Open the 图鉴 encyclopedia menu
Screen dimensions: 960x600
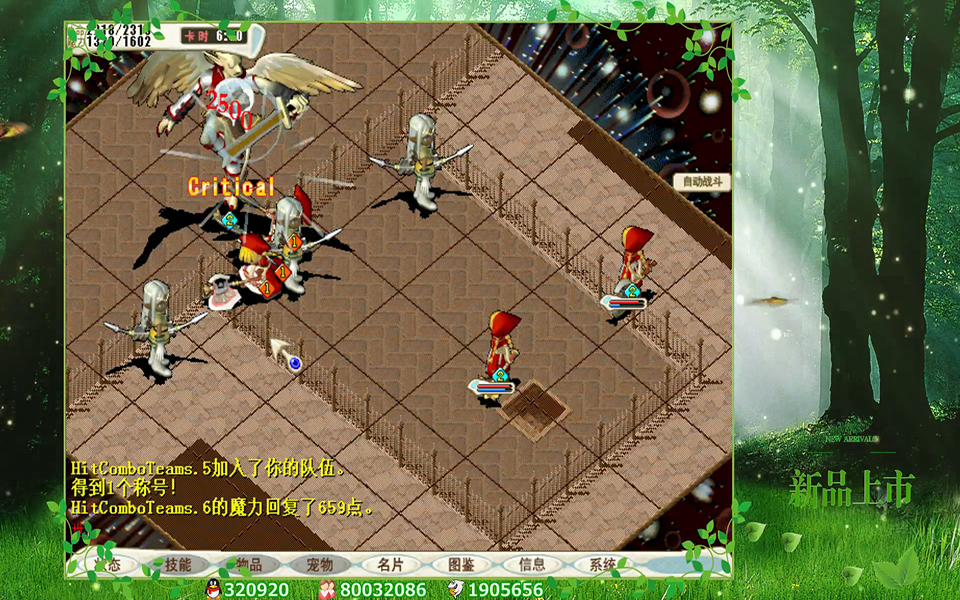462,565
